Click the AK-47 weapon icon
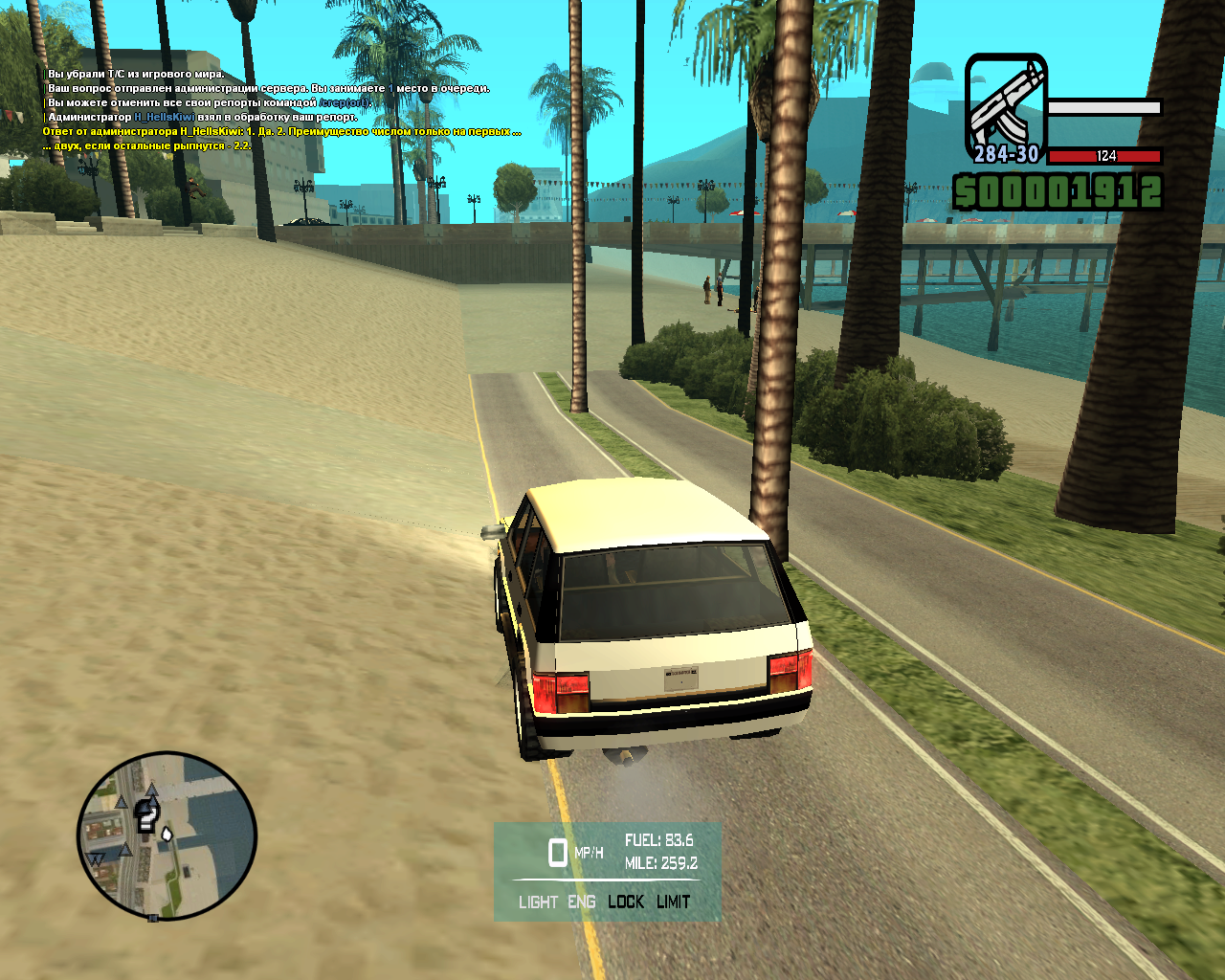 (x=1004, y=107)
